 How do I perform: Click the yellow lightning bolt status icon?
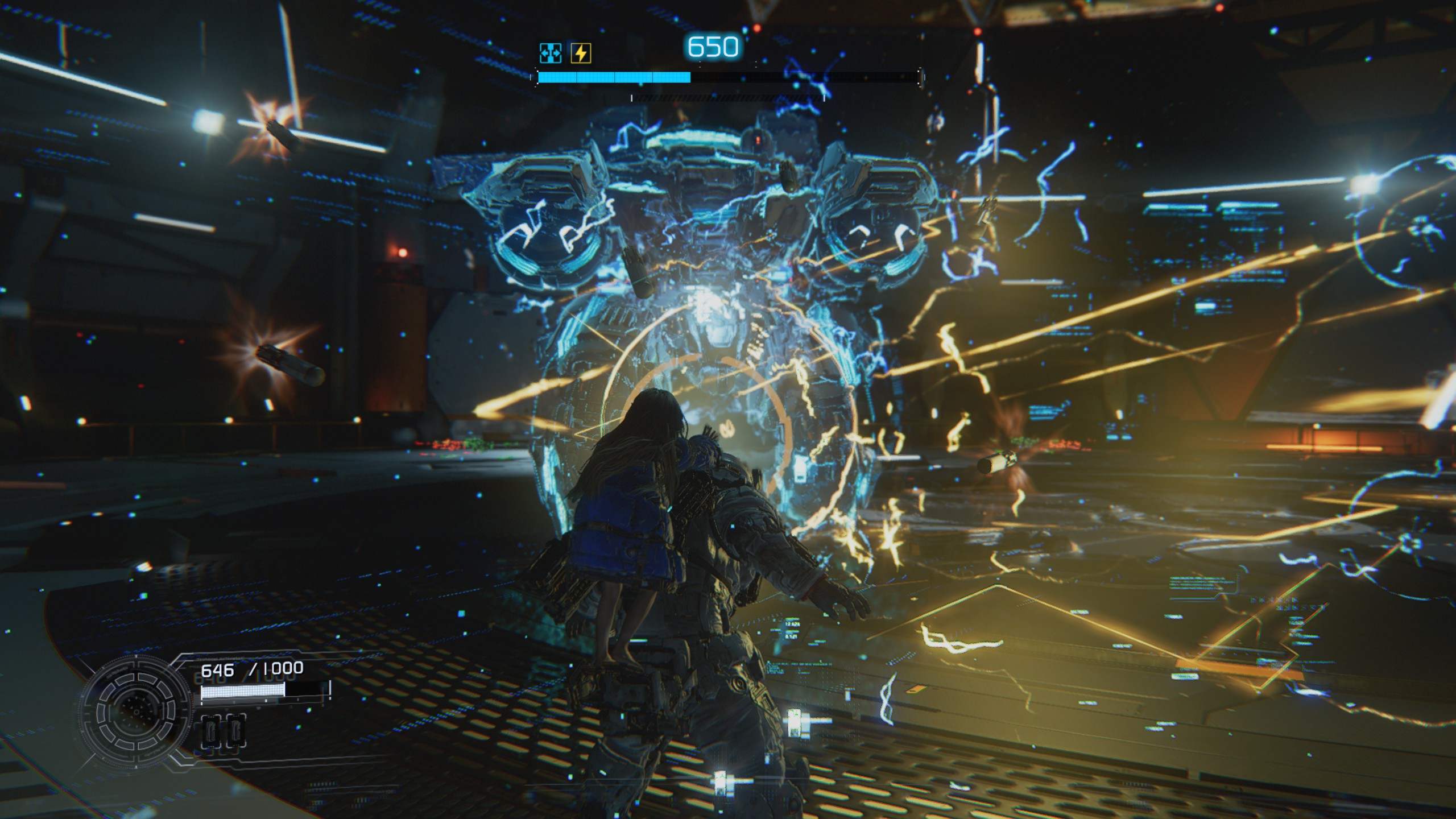pyautogui.click(x=581, y=53)
